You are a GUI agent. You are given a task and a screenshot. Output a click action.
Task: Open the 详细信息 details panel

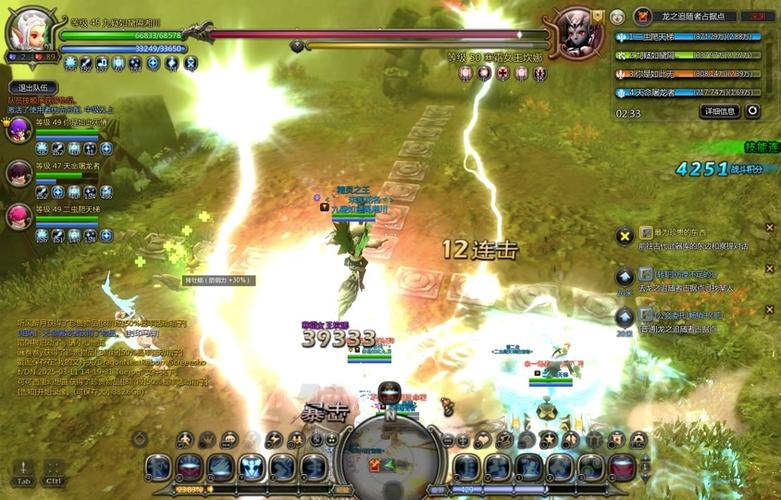tap(719, 111)
